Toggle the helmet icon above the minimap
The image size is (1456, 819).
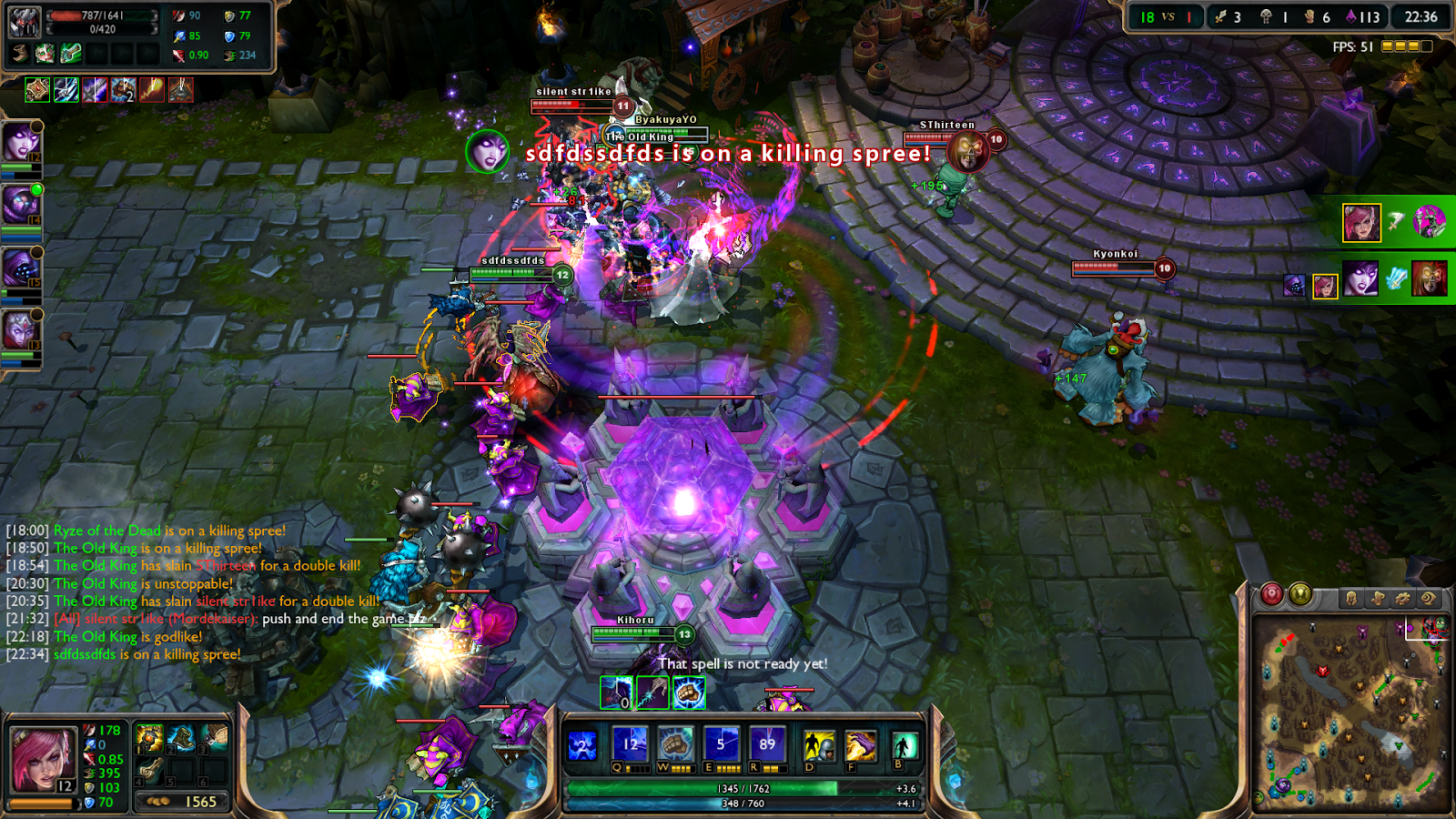[1350, 598]
